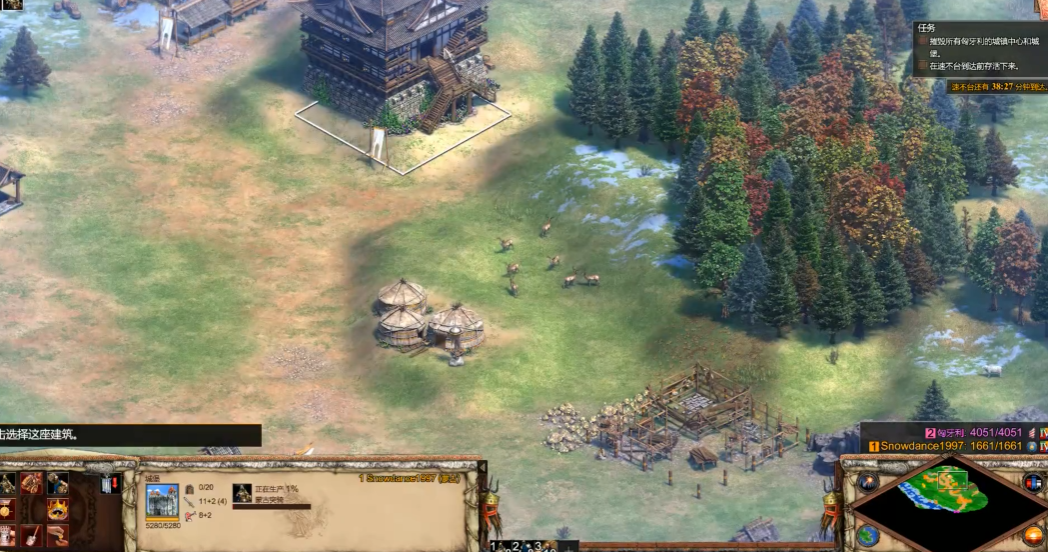This screenshot has height=552, width=1048.
Task: Click the garrison ungarrison gate icon with red arrow
Action: [109, 485]
